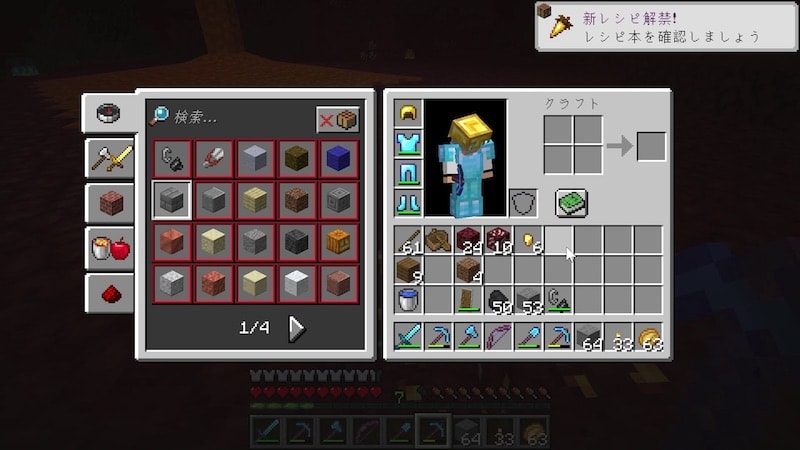Select the bow in the hotbar
Screen dimensions: 800x450
point(498,337)
